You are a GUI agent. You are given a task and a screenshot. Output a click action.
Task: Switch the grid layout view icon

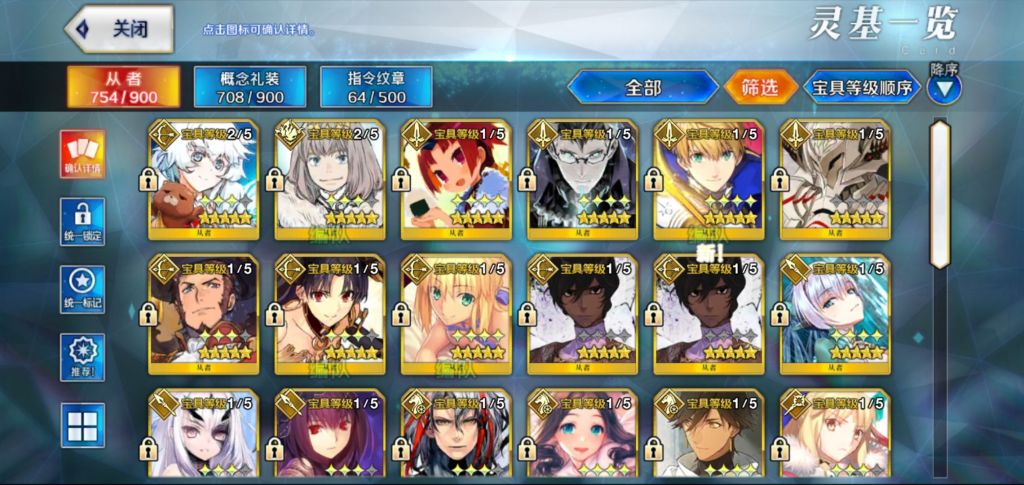(x=82, y=426)
